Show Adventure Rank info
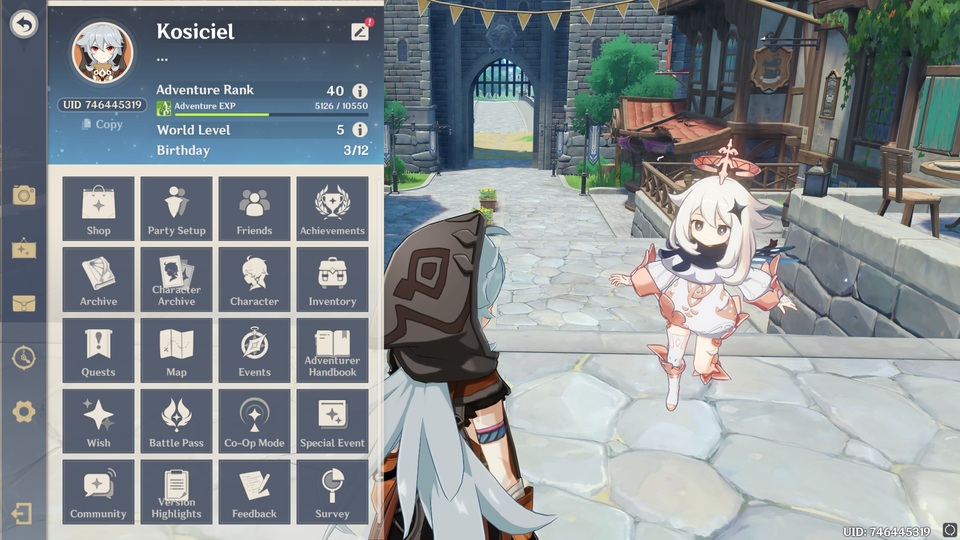Screen dimensions: 960x540 pos(360,91)
